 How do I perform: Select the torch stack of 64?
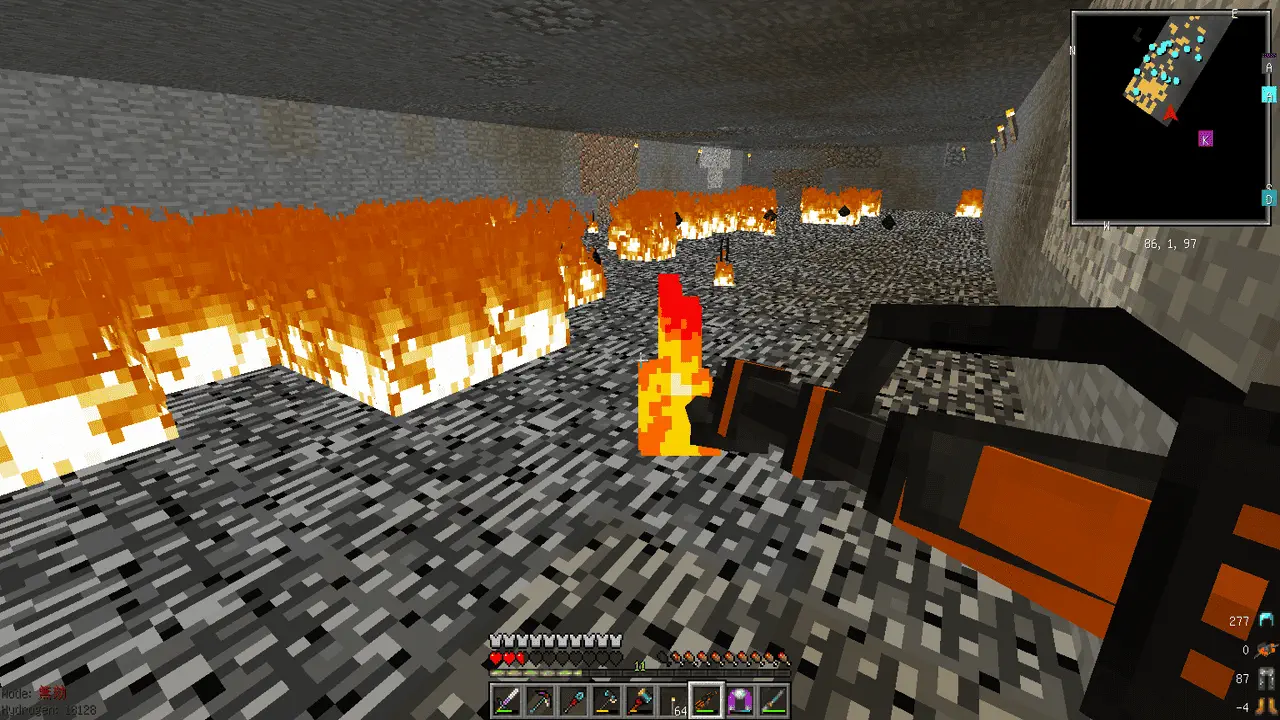point(673,700)
